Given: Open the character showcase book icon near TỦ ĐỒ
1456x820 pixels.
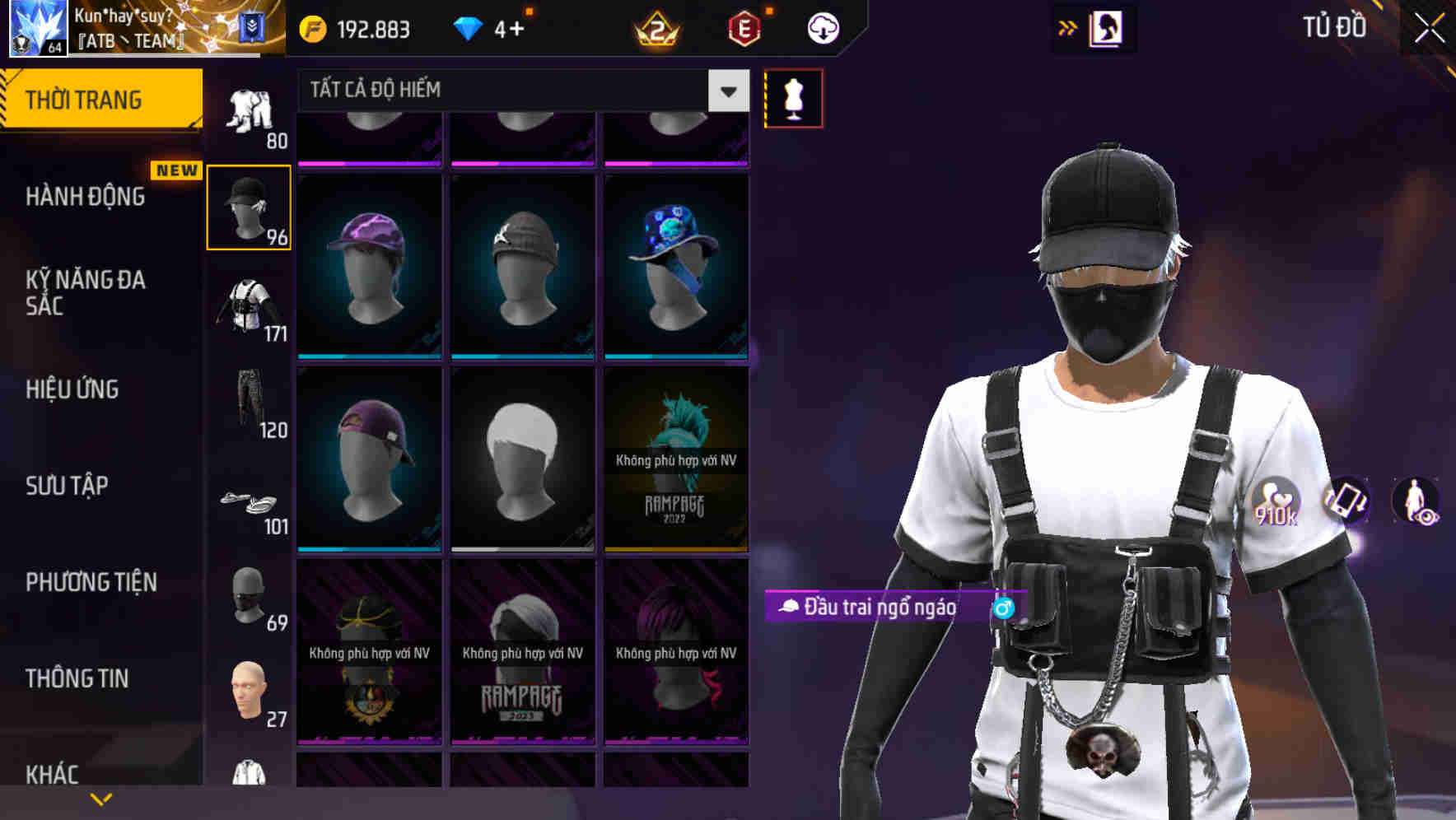Looking at the screenshot, I should pos(1106,27).
